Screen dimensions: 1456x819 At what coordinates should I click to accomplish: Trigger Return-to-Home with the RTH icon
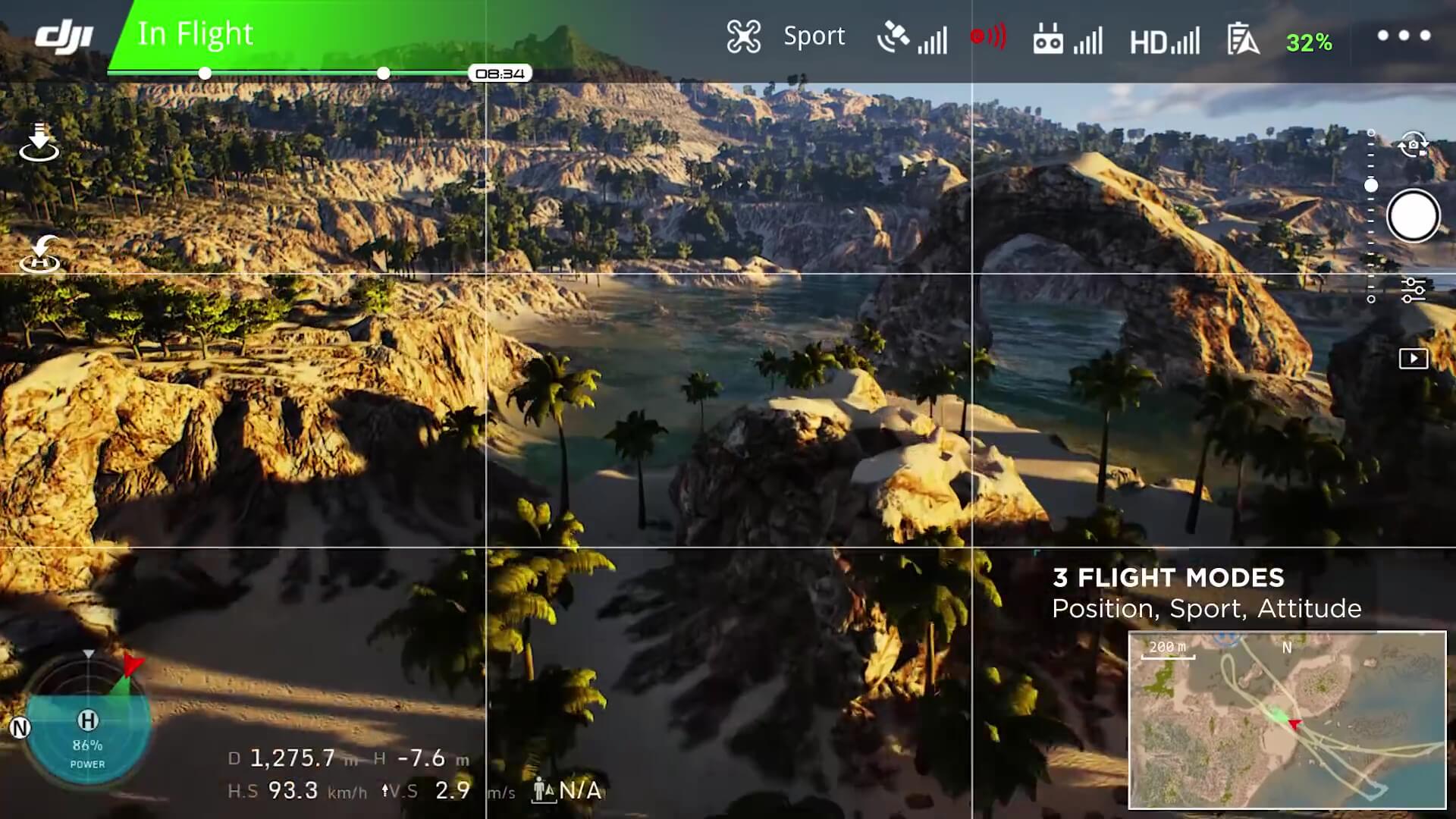coord(42,254)
